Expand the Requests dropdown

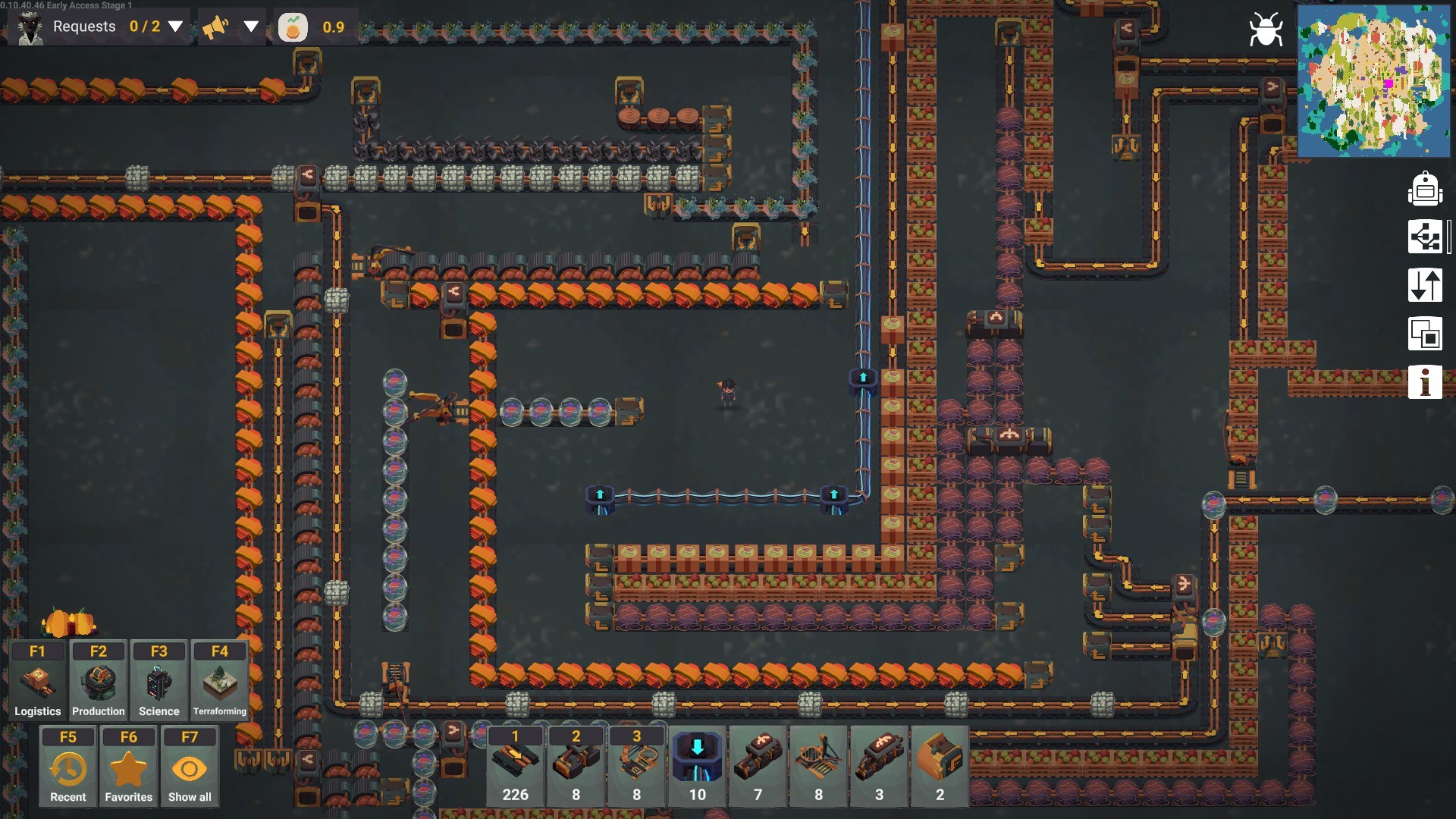[x=175, y=27]
